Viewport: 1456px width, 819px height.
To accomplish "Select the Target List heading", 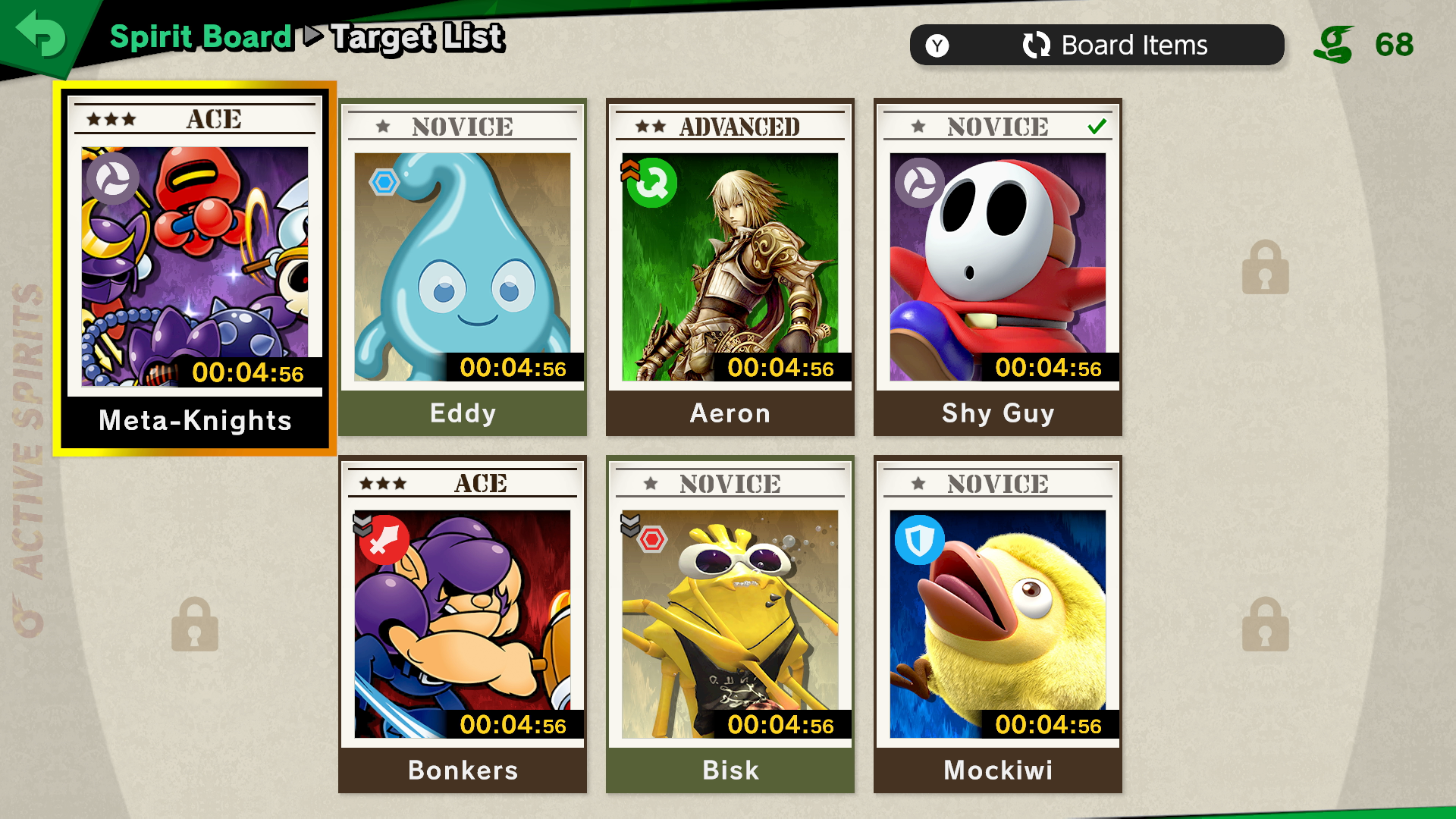I will [x=417, y=36].
